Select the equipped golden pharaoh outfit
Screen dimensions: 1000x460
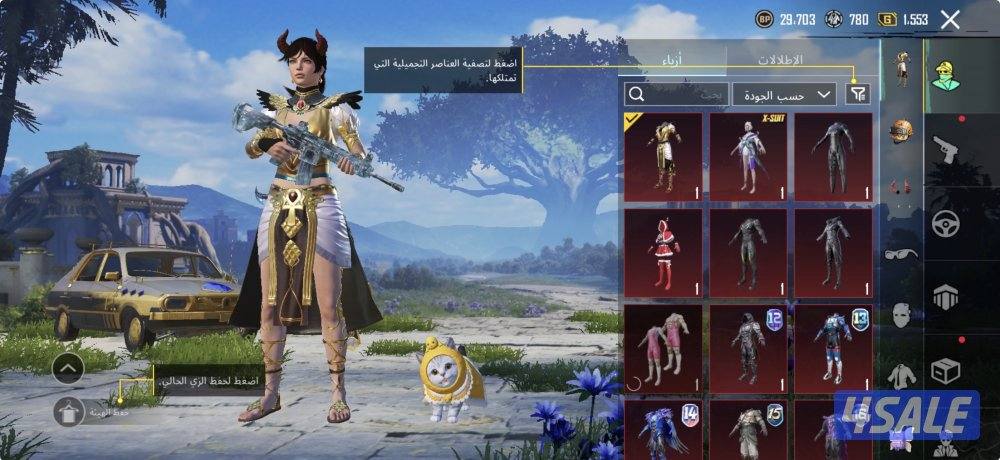pos(664,156)
